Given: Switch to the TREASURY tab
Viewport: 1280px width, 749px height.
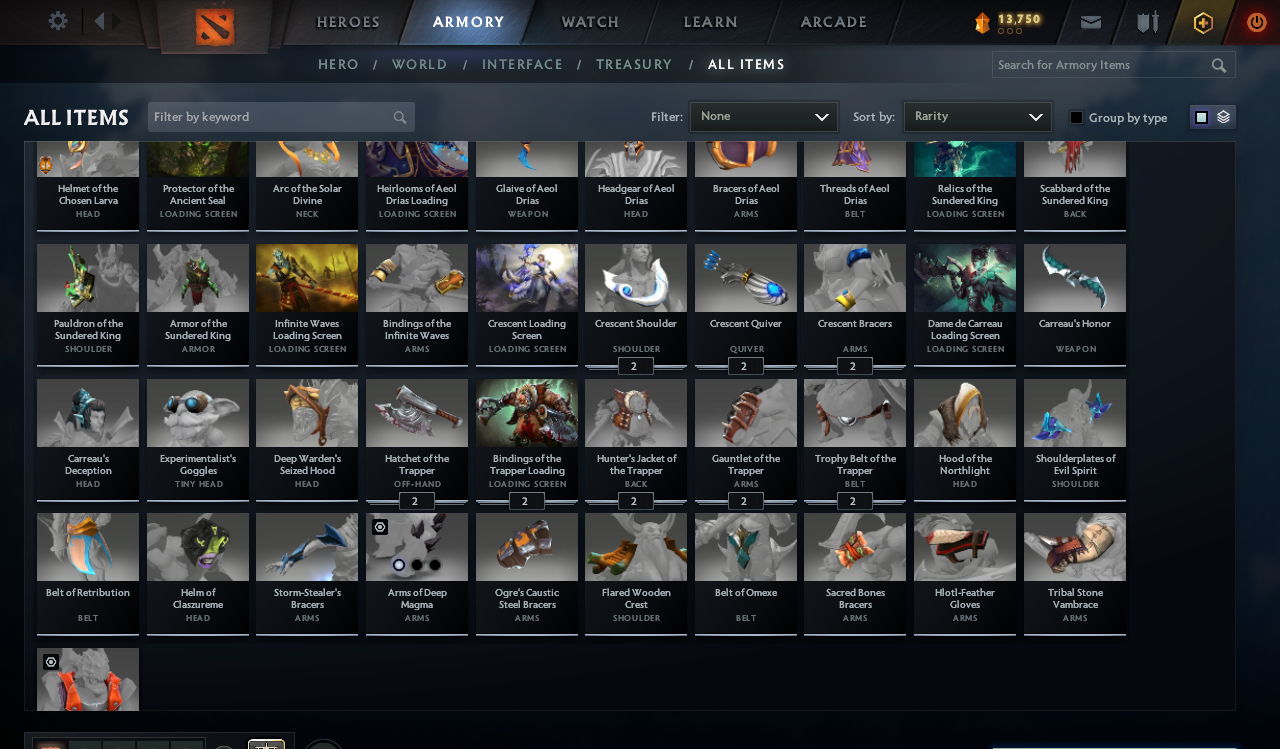Looking at the screenshot, I should [x=634, y=64].
